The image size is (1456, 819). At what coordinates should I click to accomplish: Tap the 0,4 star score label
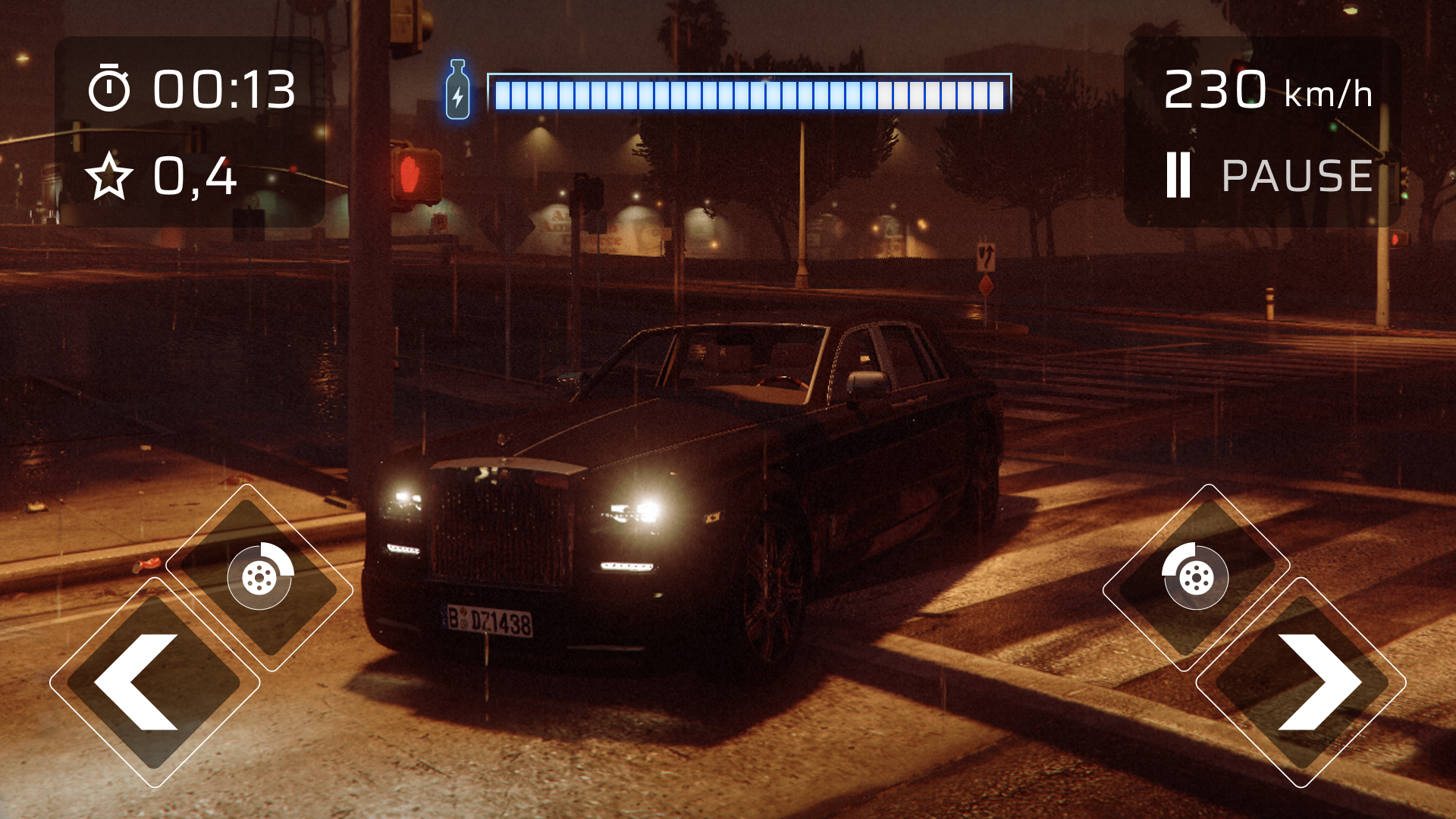pyautogui.click(x=193, y=177)
